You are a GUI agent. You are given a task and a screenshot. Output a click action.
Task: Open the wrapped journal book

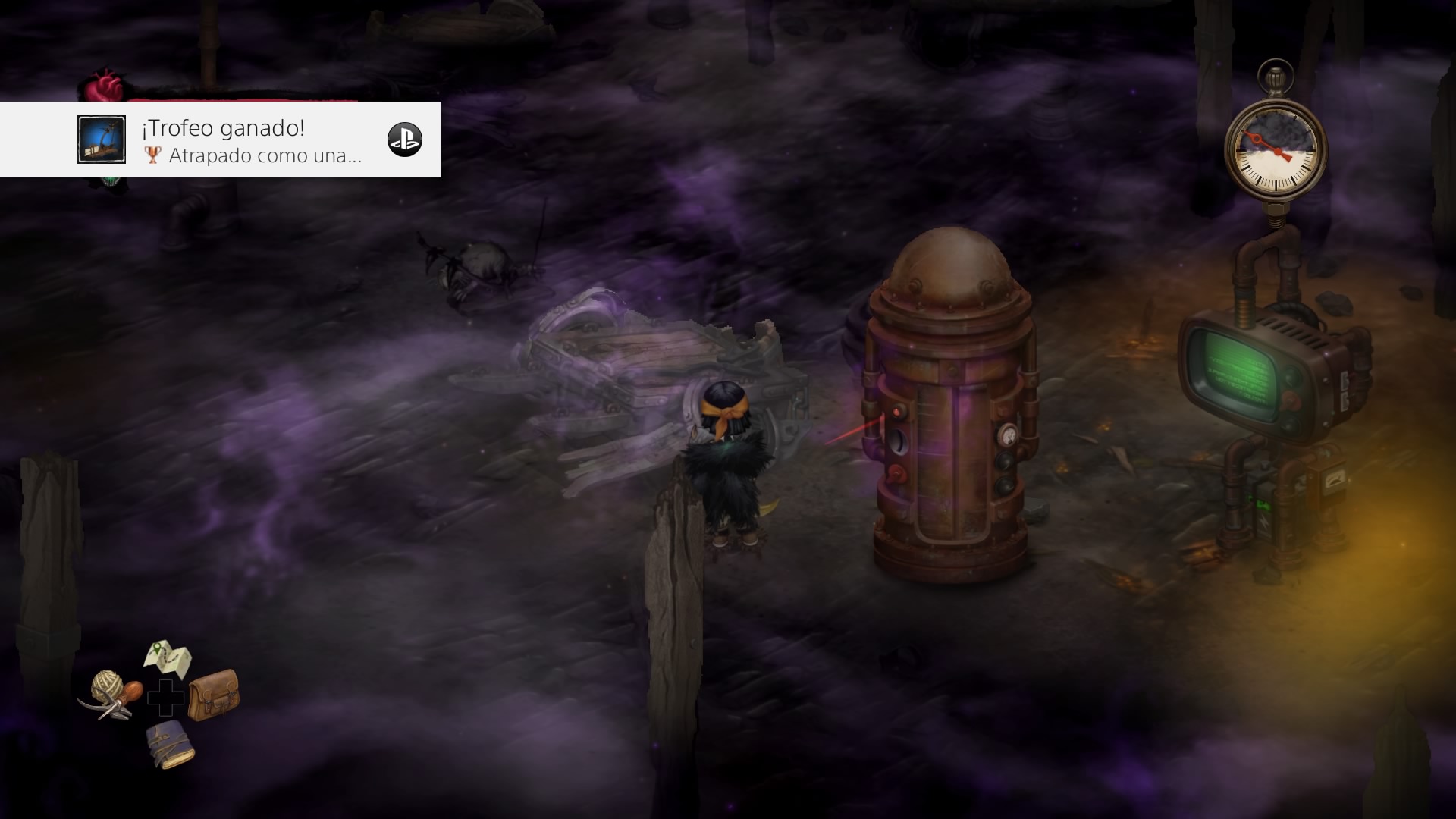[x=170, y=744]
